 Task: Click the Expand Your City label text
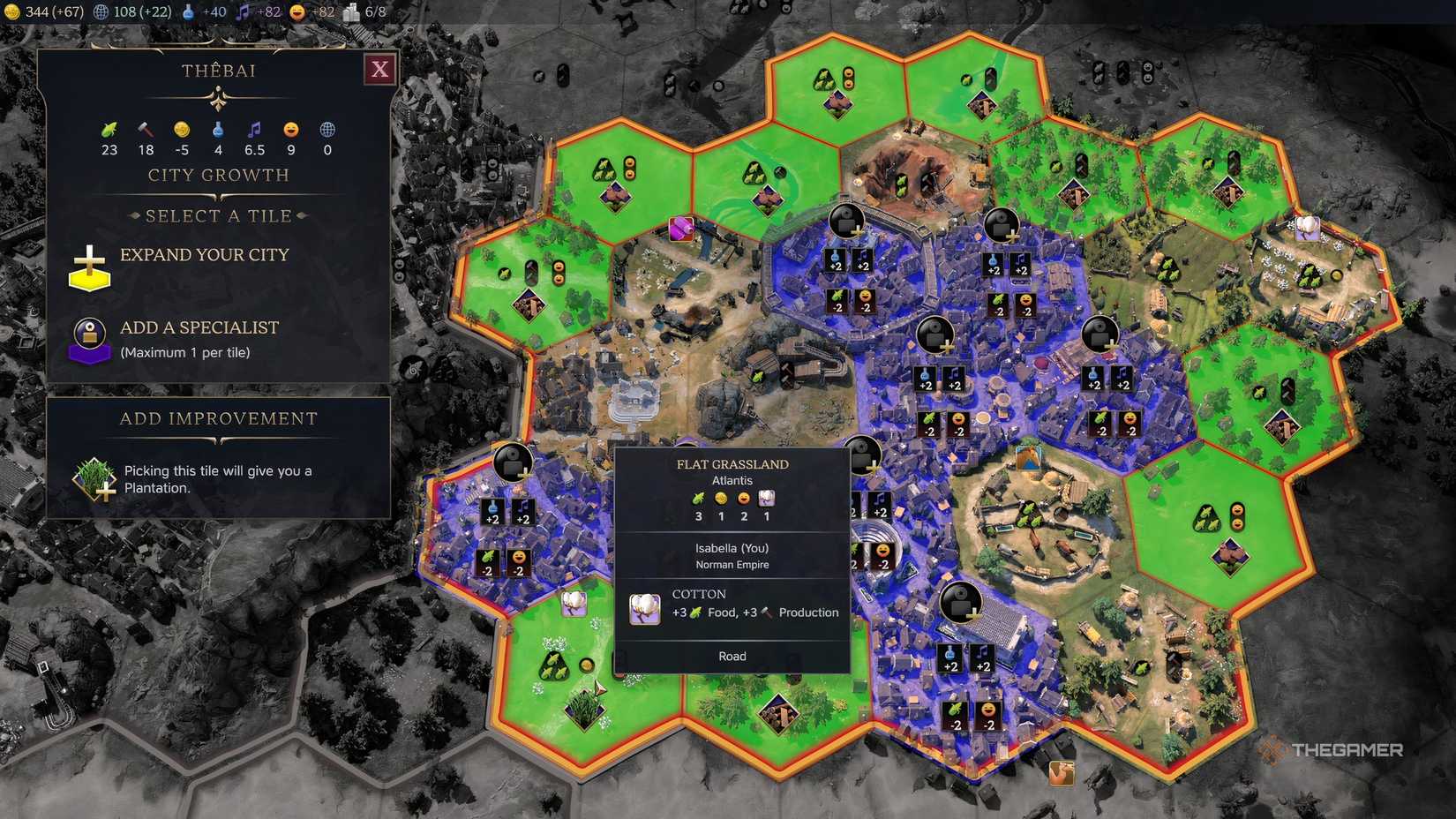point(204,255)
